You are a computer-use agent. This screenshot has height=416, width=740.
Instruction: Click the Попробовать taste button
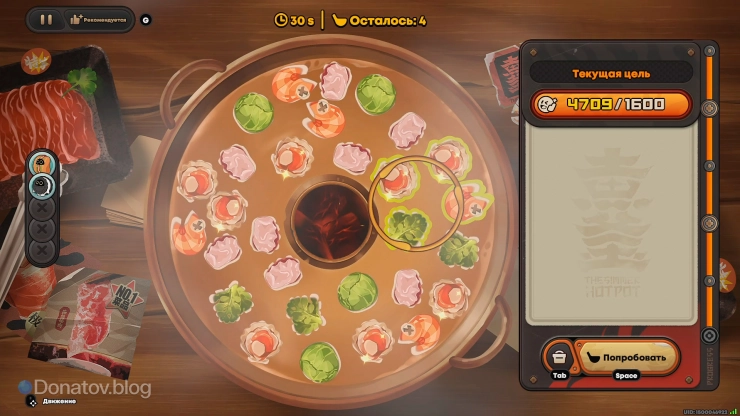click(x=629, y=356)
